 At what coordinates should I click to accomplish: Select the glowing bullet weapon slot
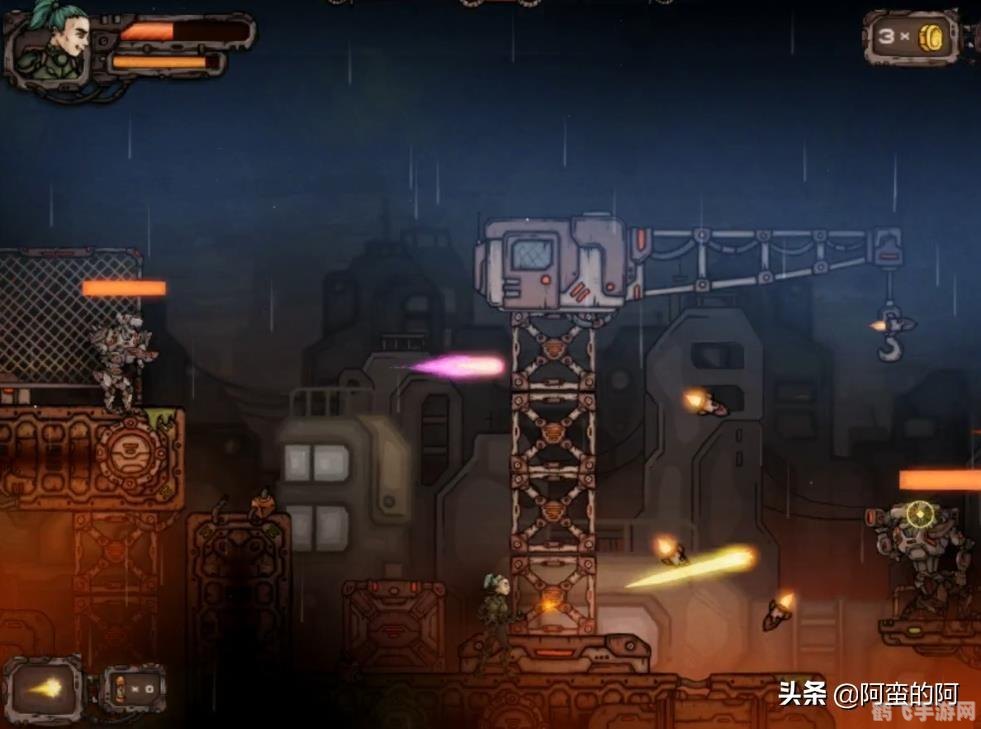click(43, 689)
